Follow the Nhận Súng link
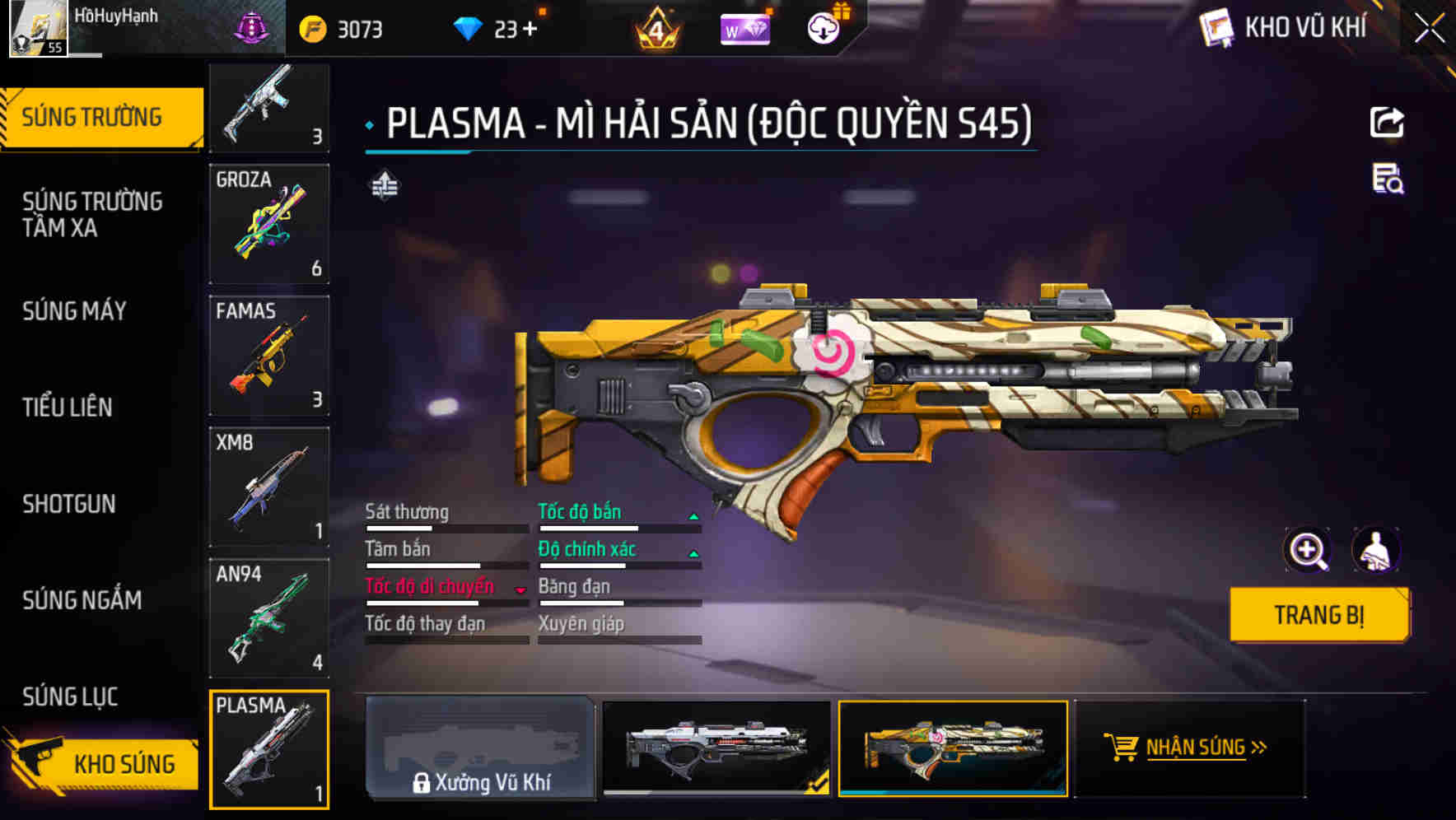Image resolution: width=1456 pixels, height=820 pixels. pos(1188,748)
